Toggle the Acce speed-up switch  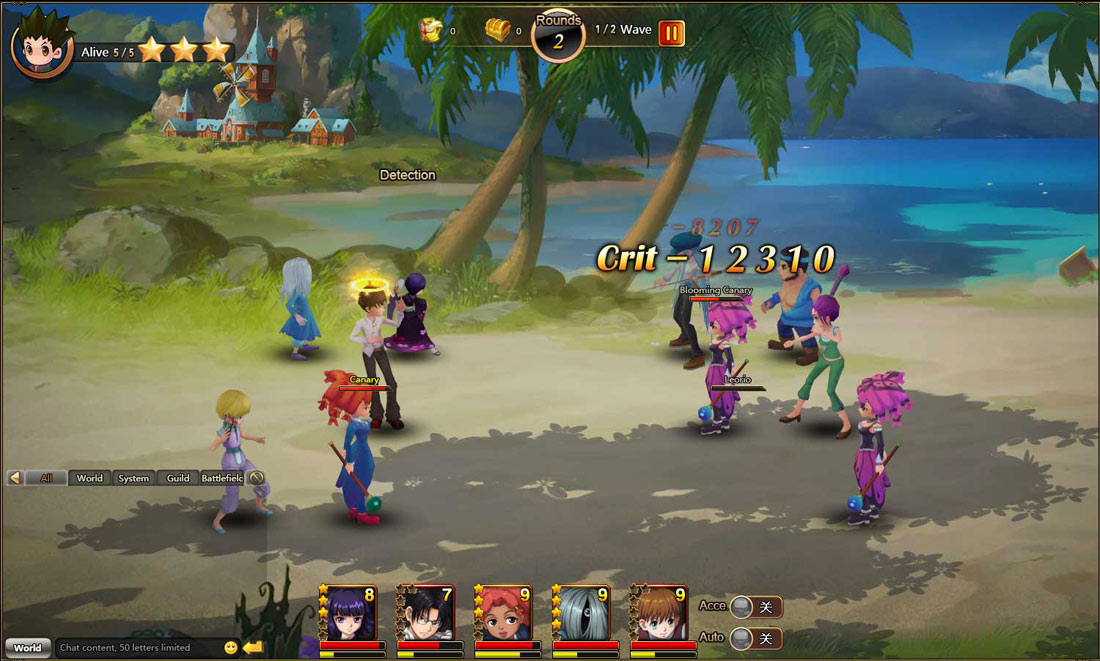click(x=755, y=607)
